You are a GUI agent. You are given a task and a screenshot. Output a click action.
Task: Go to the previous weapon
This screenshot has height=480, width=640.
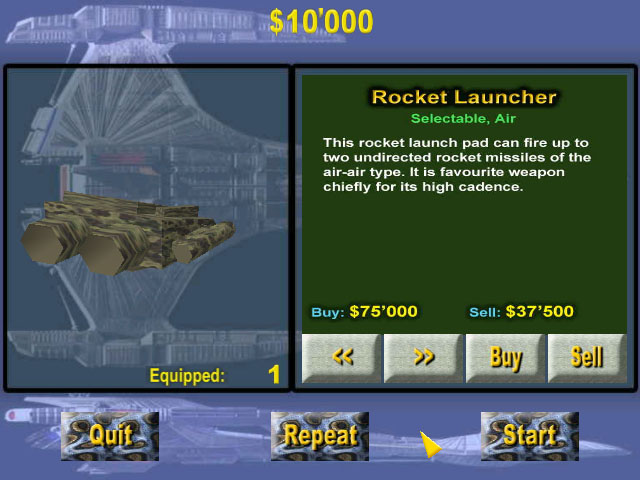[x=341, y=358]
